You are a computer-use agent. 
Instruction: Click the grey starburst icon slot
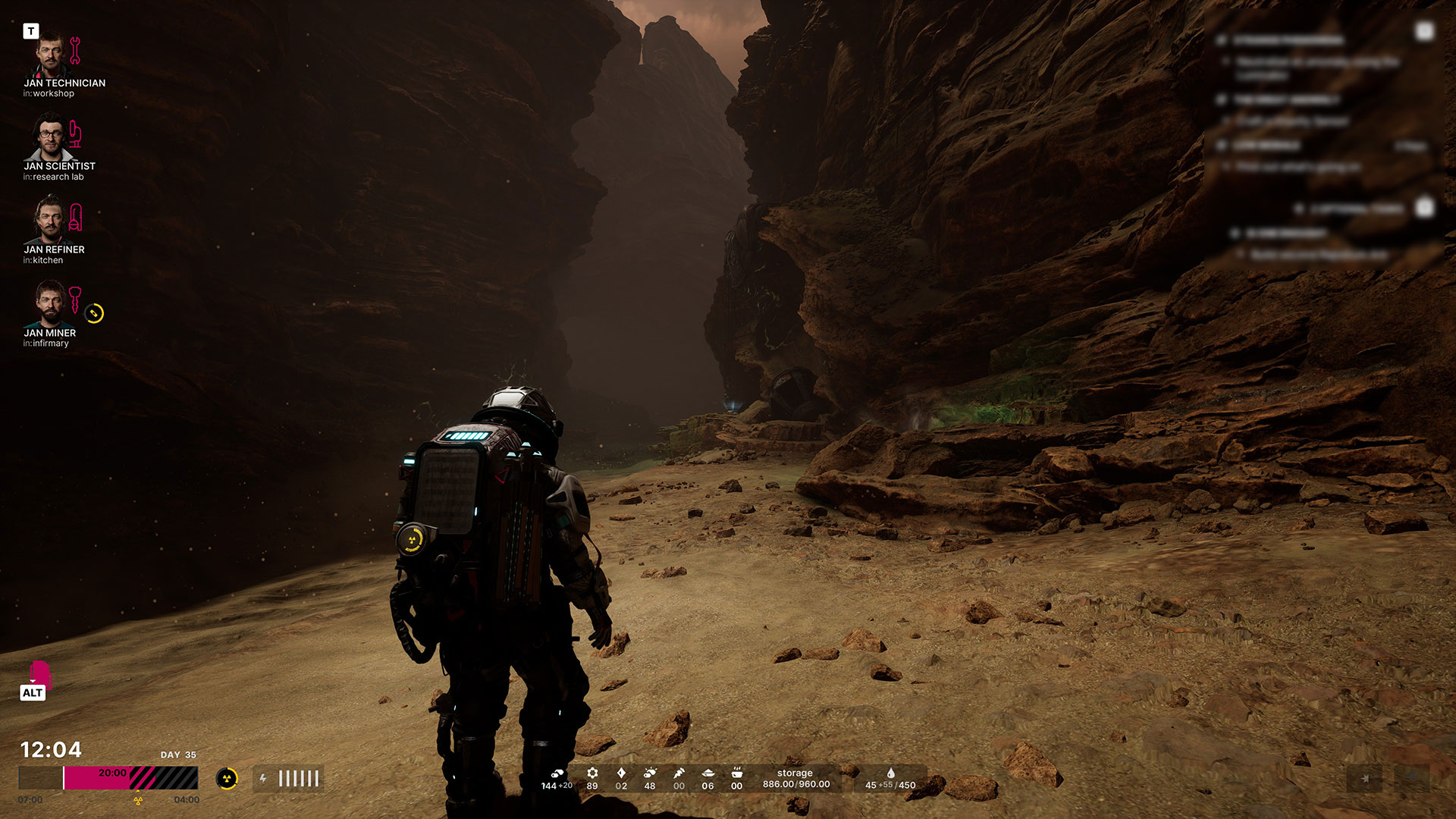coord(1364,779)
